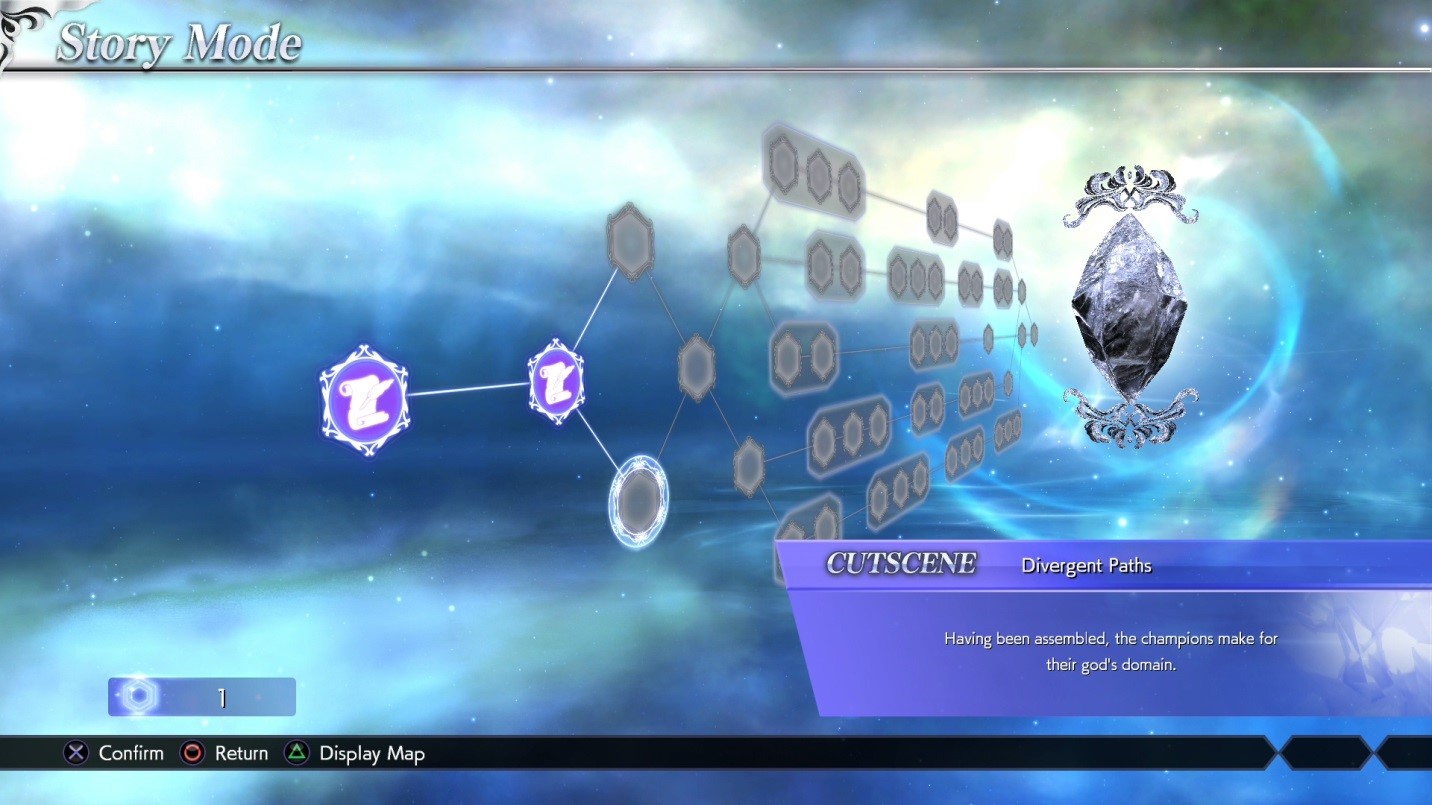Image resolution: width=1432 pixels, height=805 pixels.
Task: Click the locked hexagonal node above the scrolls
Action: 630,240
